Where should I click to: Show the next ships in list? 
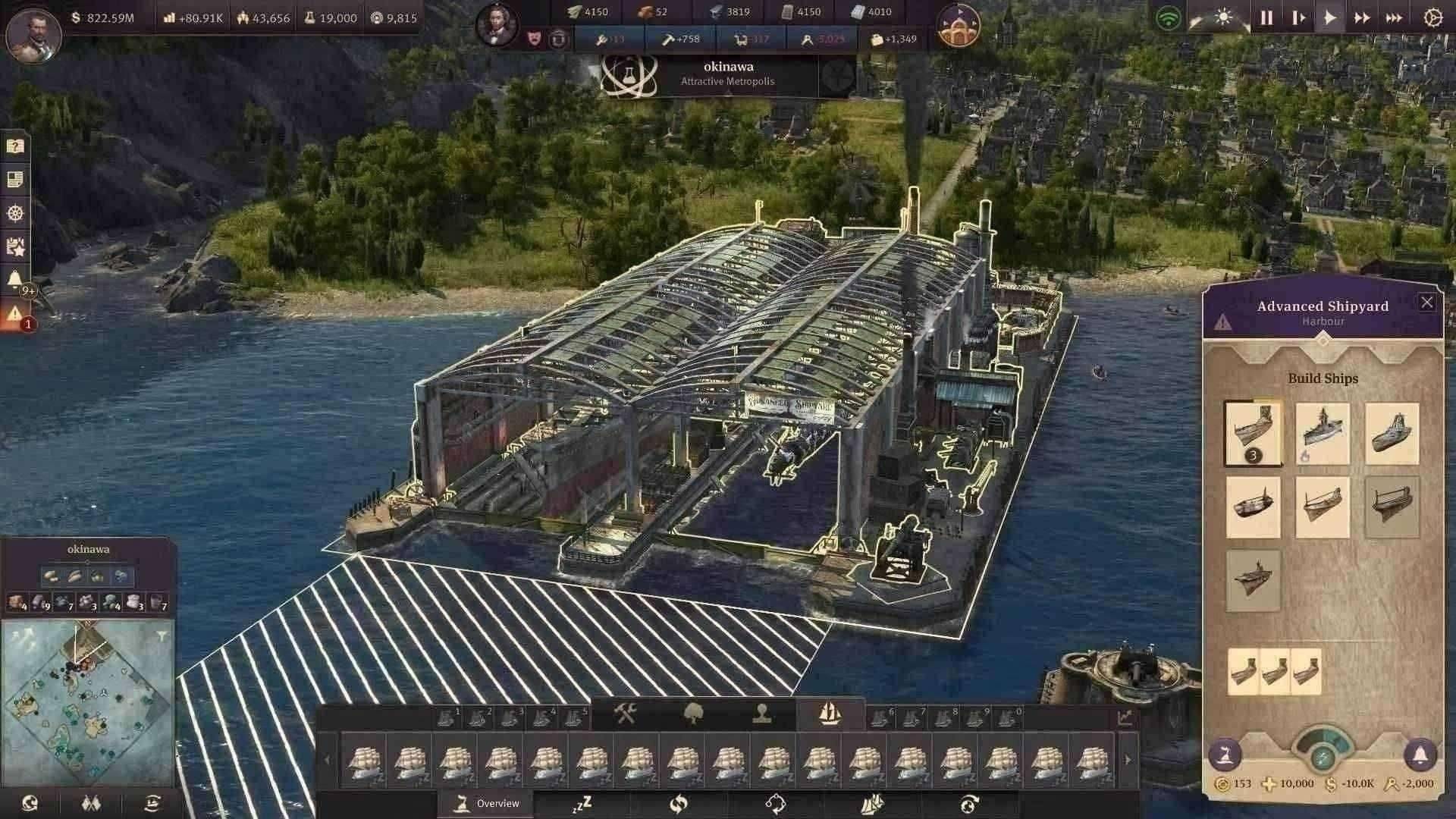pyautogui.click(x=1128, y=760)
